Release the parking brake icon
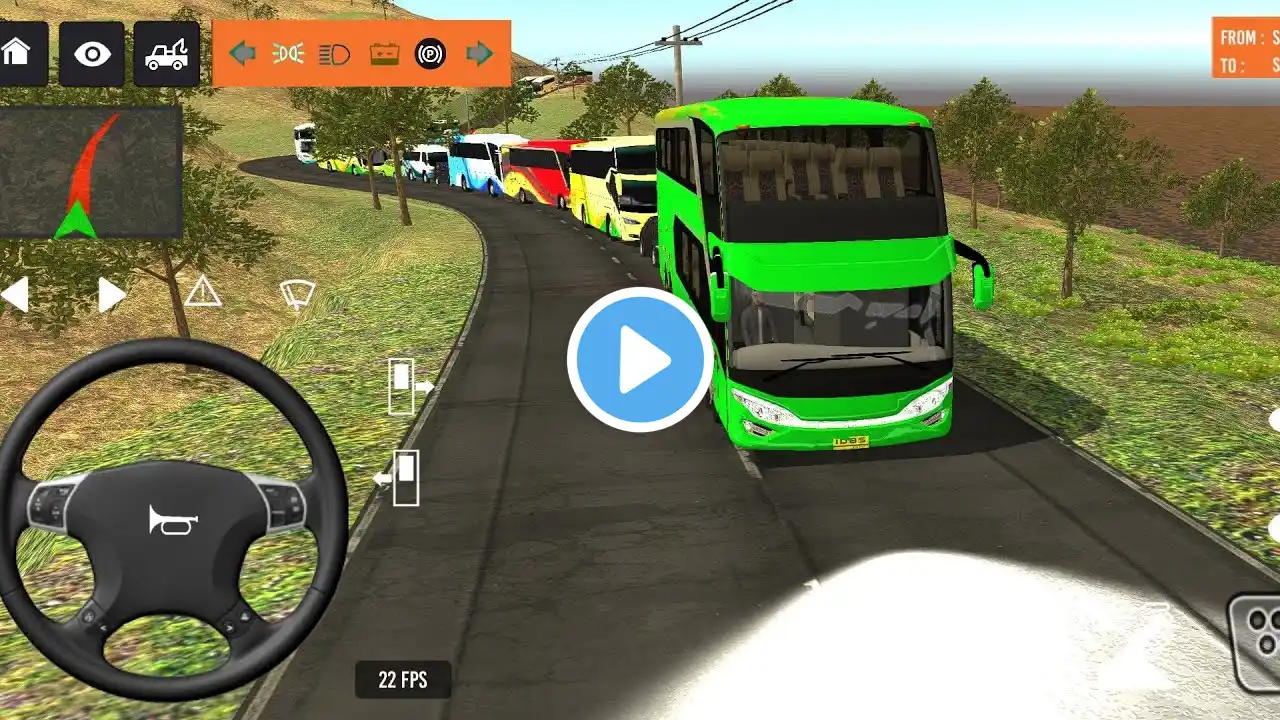This screenshot has height=720, width=1280. [430, 53]
